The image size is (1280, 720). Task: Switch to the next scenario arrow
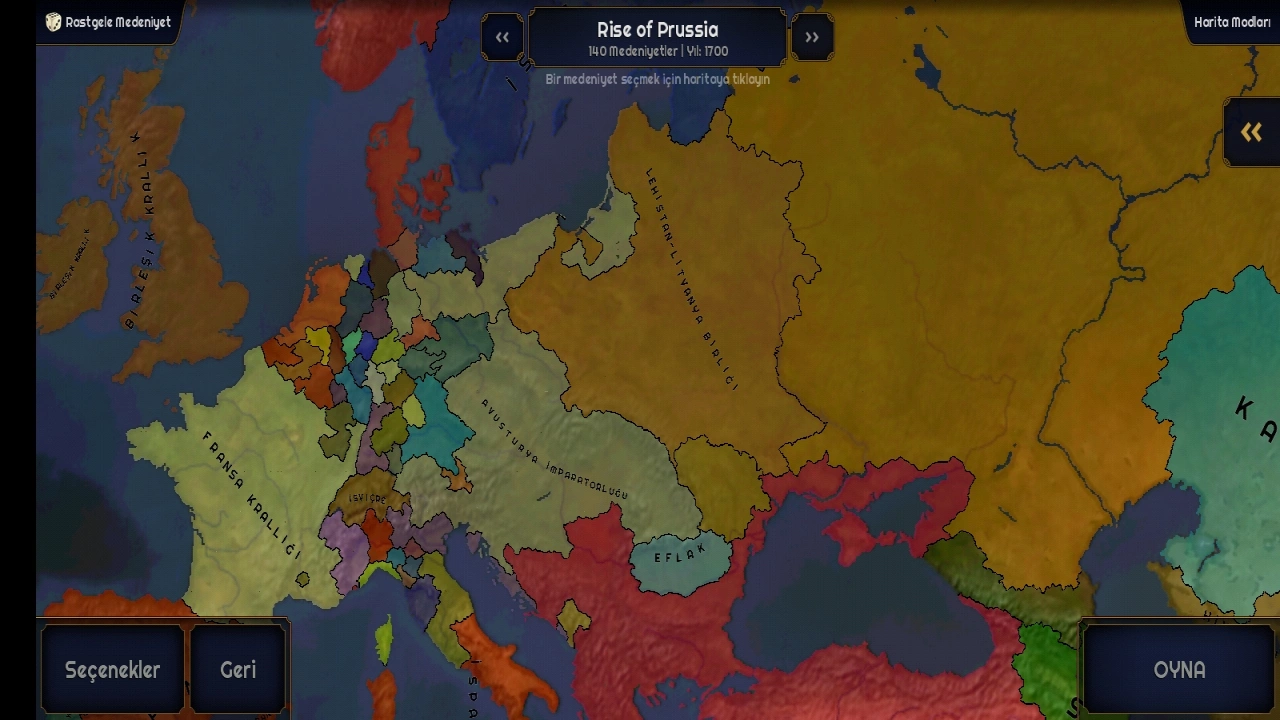click(812, 38)
